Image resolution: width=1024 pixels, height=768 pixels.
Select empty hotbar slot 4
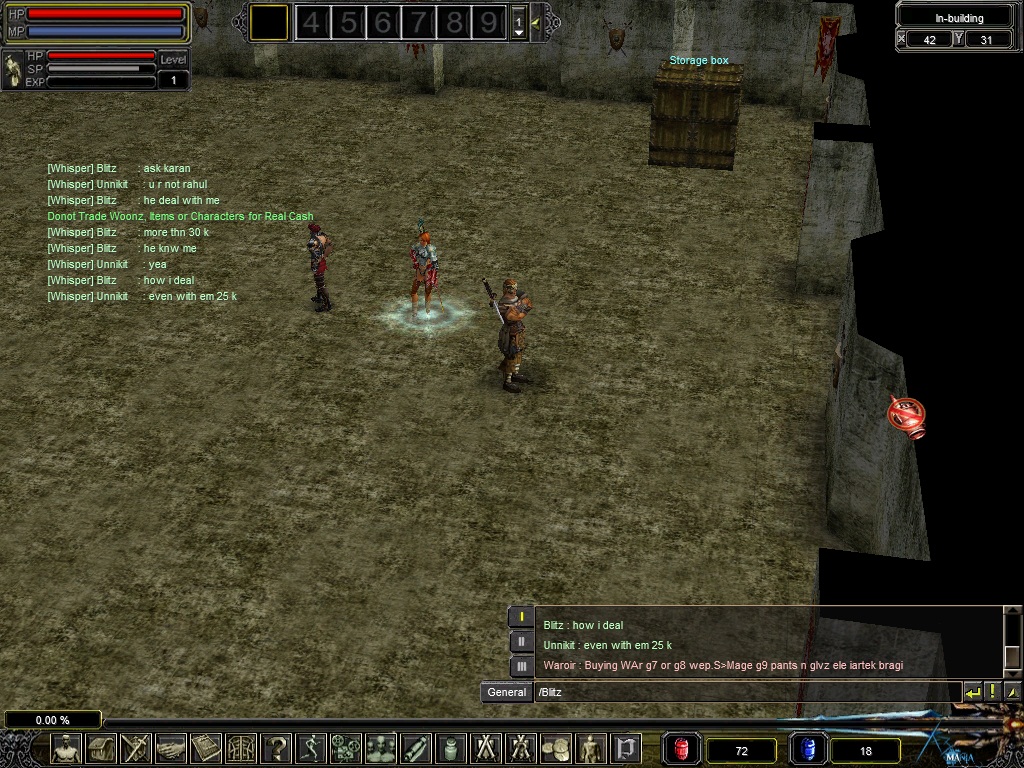tap(312, 22)
